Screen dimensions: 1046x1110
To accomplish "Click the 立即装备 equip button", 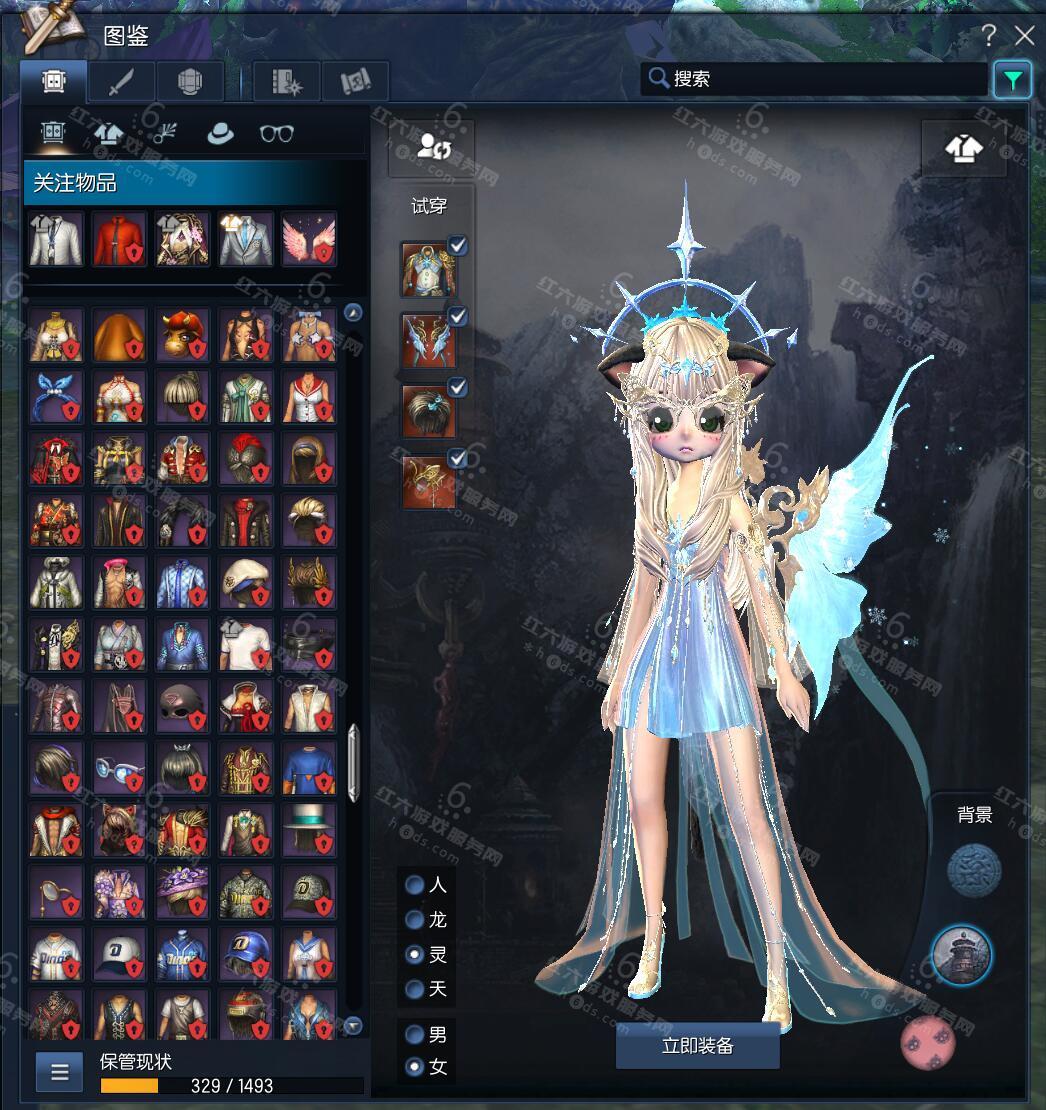I will (x=697, y=1046).
